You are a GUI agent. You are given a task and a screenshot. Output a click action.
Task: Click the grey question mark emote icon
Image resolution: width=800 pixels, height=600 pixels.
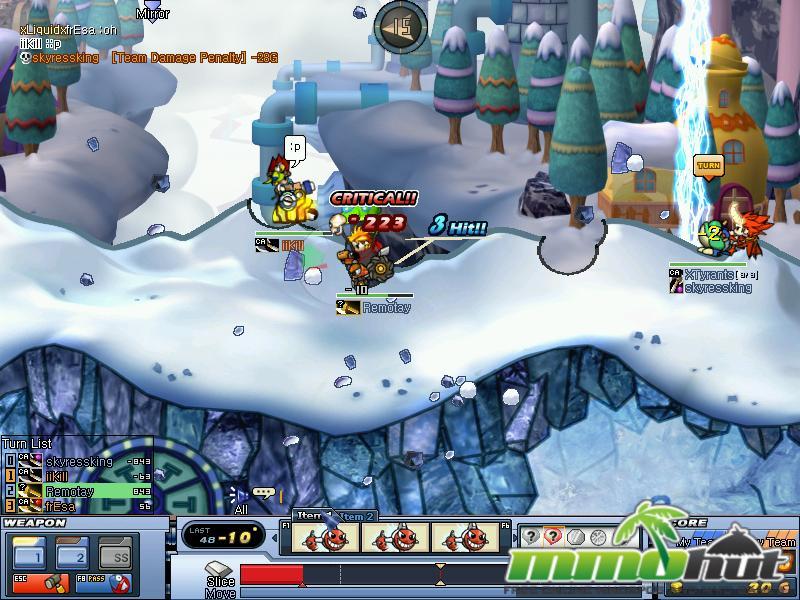tap(530, 537)
